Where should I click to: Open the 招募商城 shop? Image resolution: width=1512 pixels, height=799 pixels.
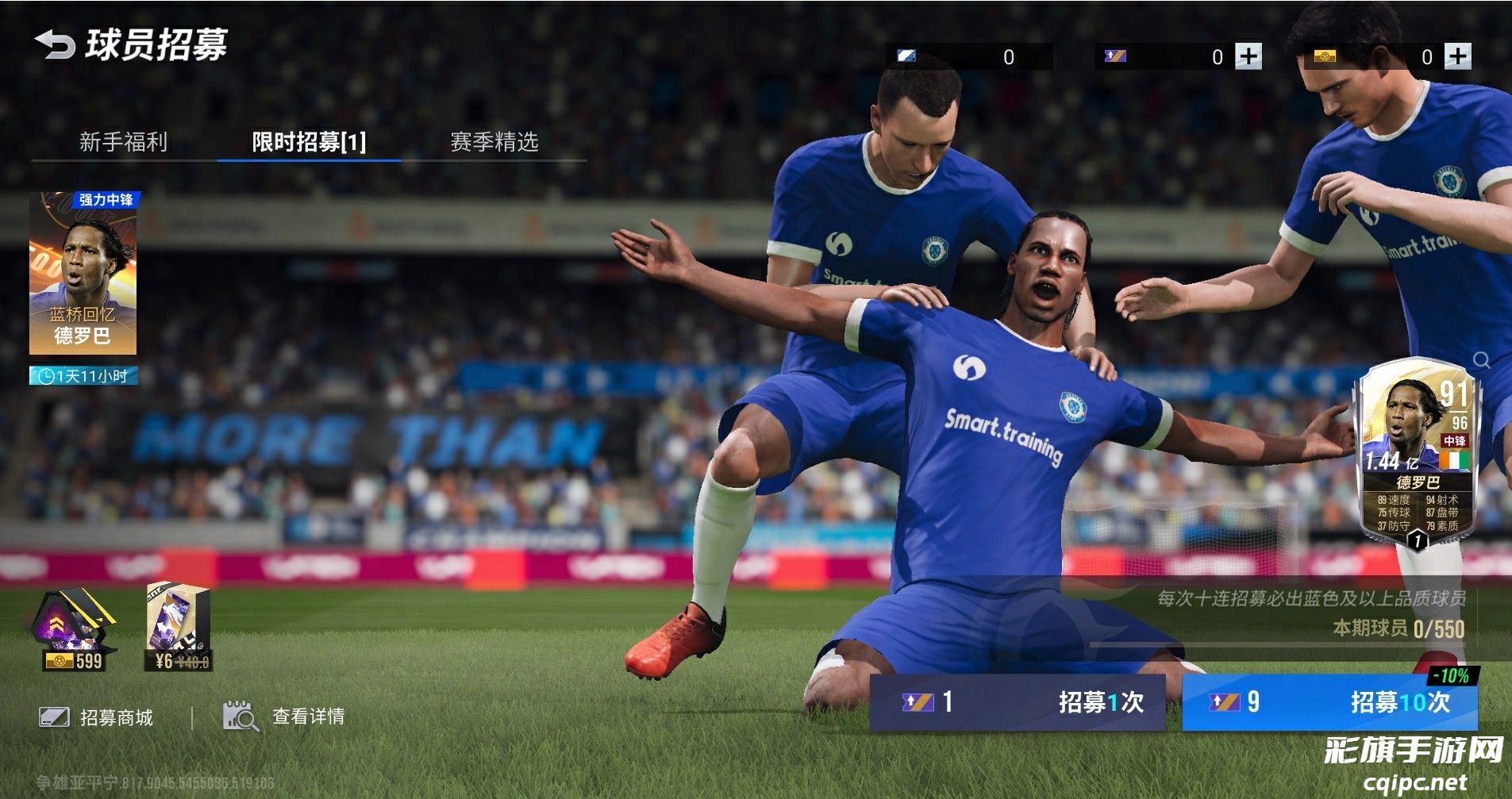click(x=97, y=717)
